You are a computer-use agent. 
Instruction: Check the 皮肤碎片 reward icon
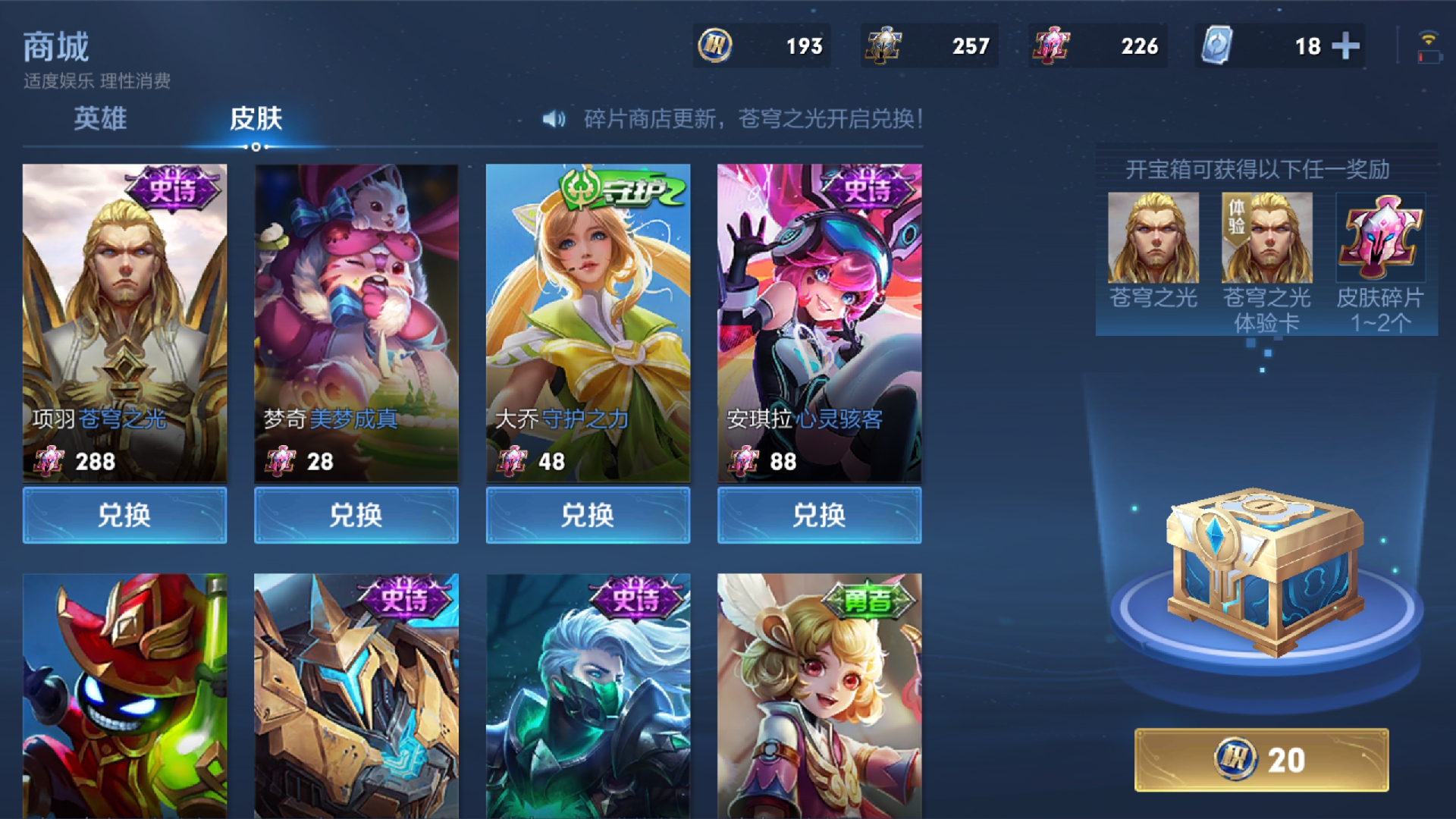(1380, 237)
